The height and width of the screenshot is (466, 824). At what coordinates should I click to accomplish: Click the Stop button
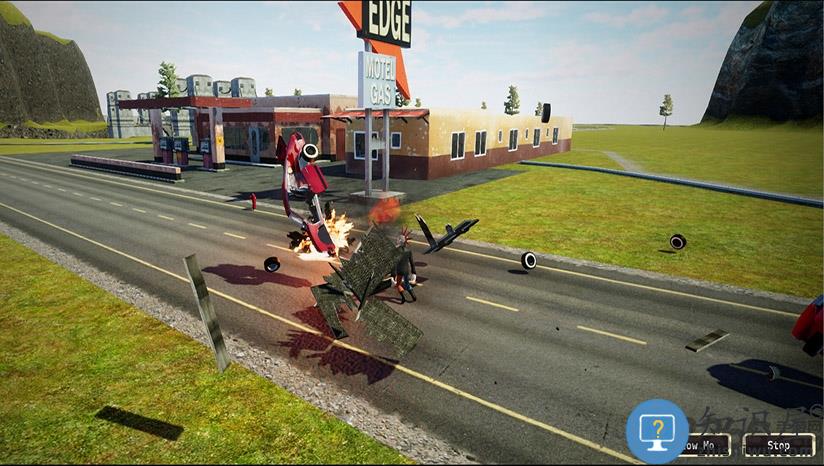tap(778, 445)
